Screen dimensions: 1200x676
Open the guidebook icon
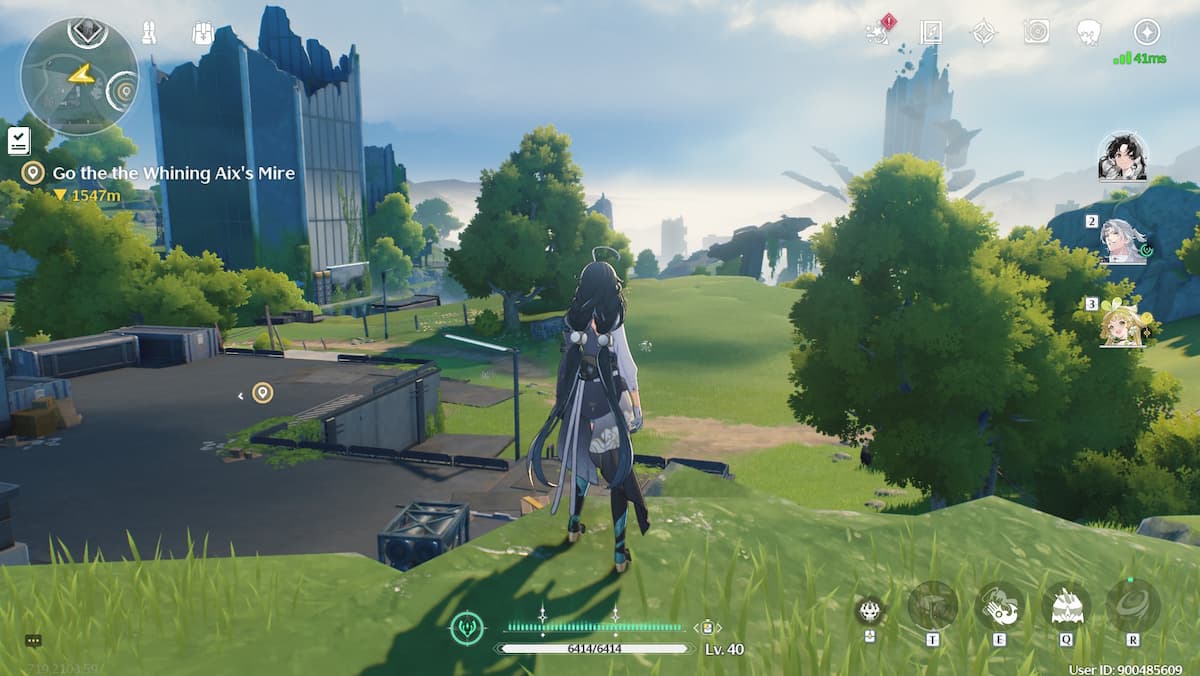(931, 32)
